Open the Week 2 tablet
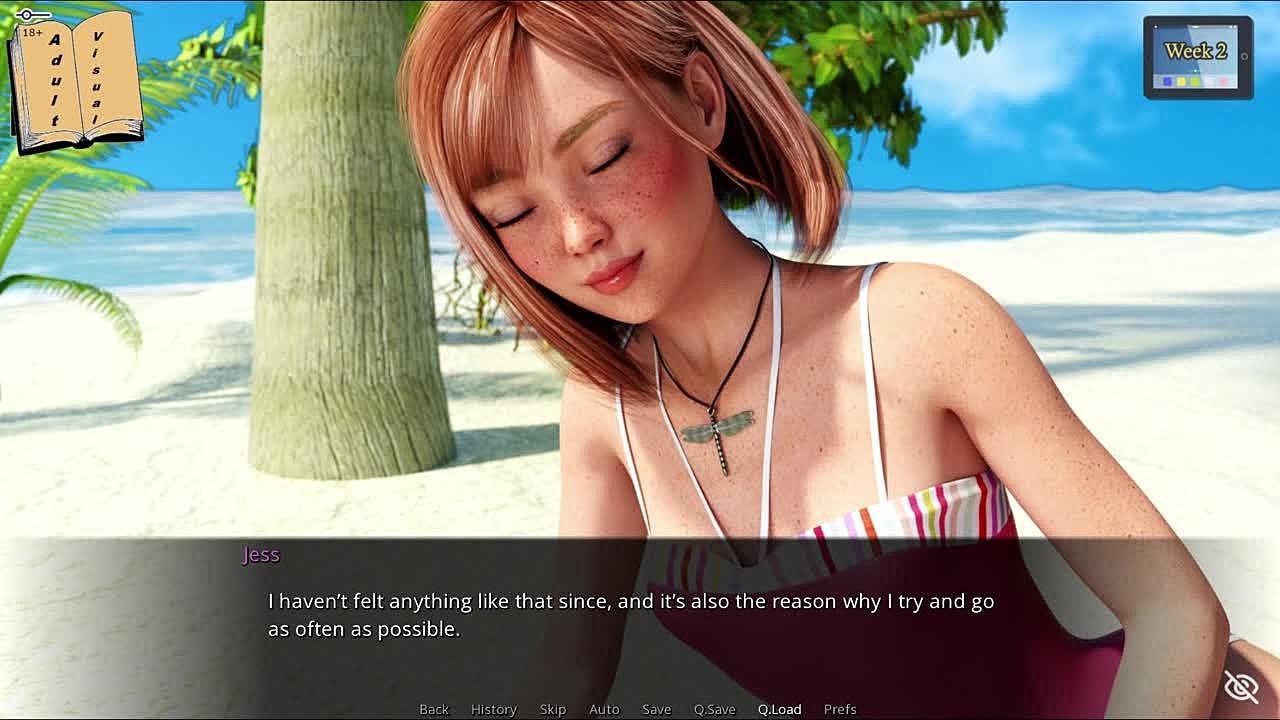 [1197, 57]
